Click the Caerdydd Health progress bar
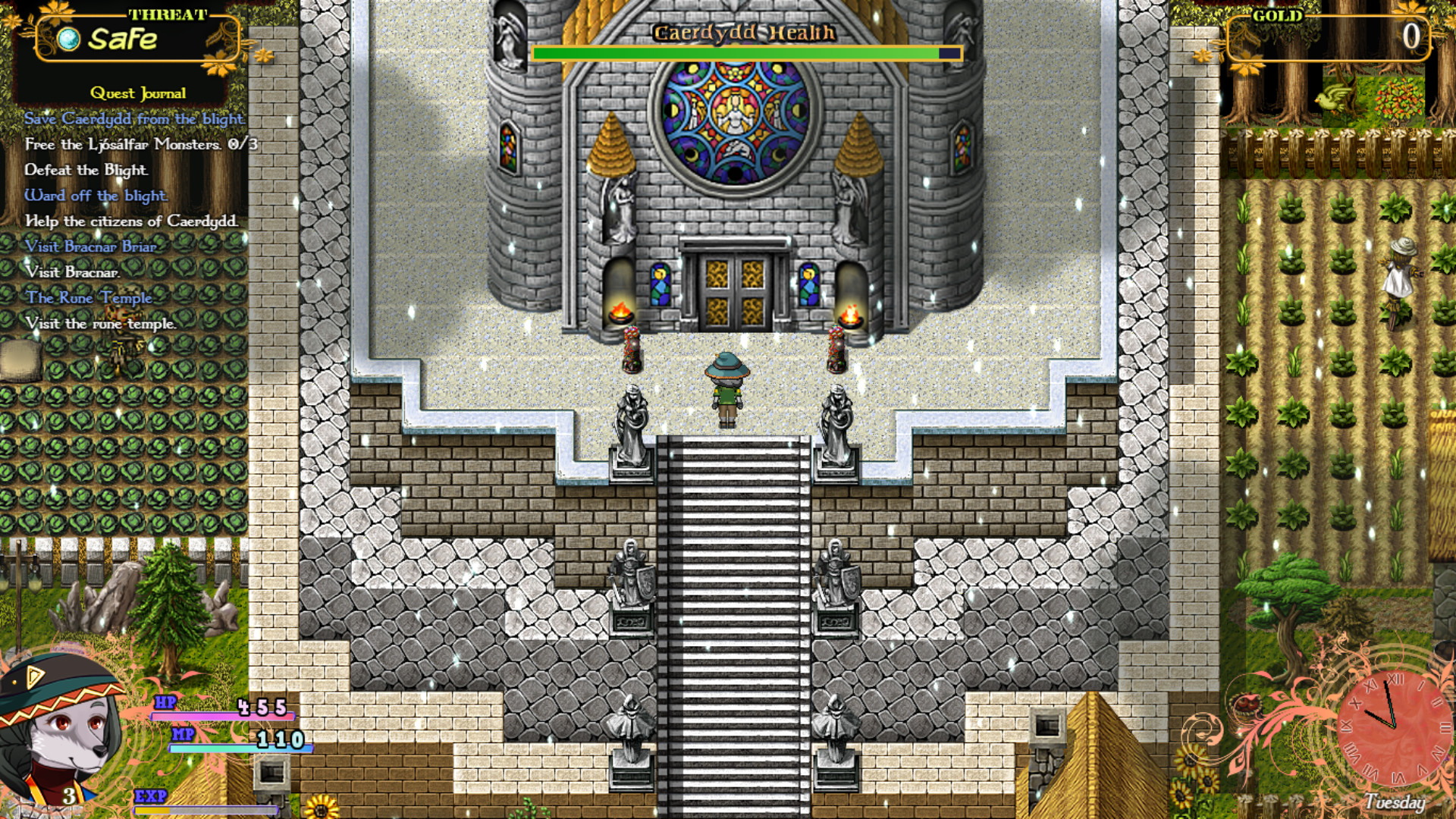 745,54
